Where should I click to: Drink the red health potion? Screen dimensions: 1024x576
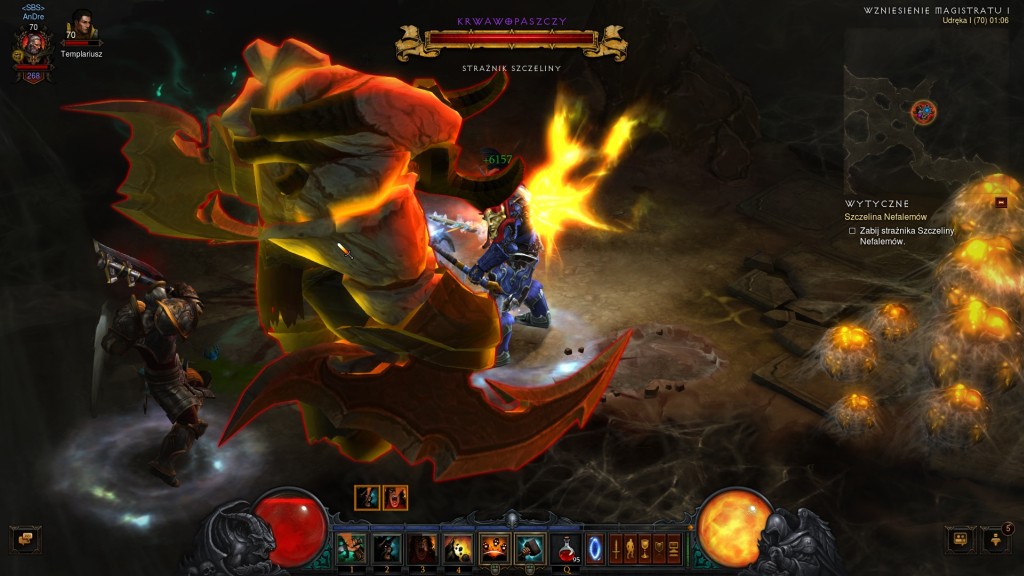(566, 547)
